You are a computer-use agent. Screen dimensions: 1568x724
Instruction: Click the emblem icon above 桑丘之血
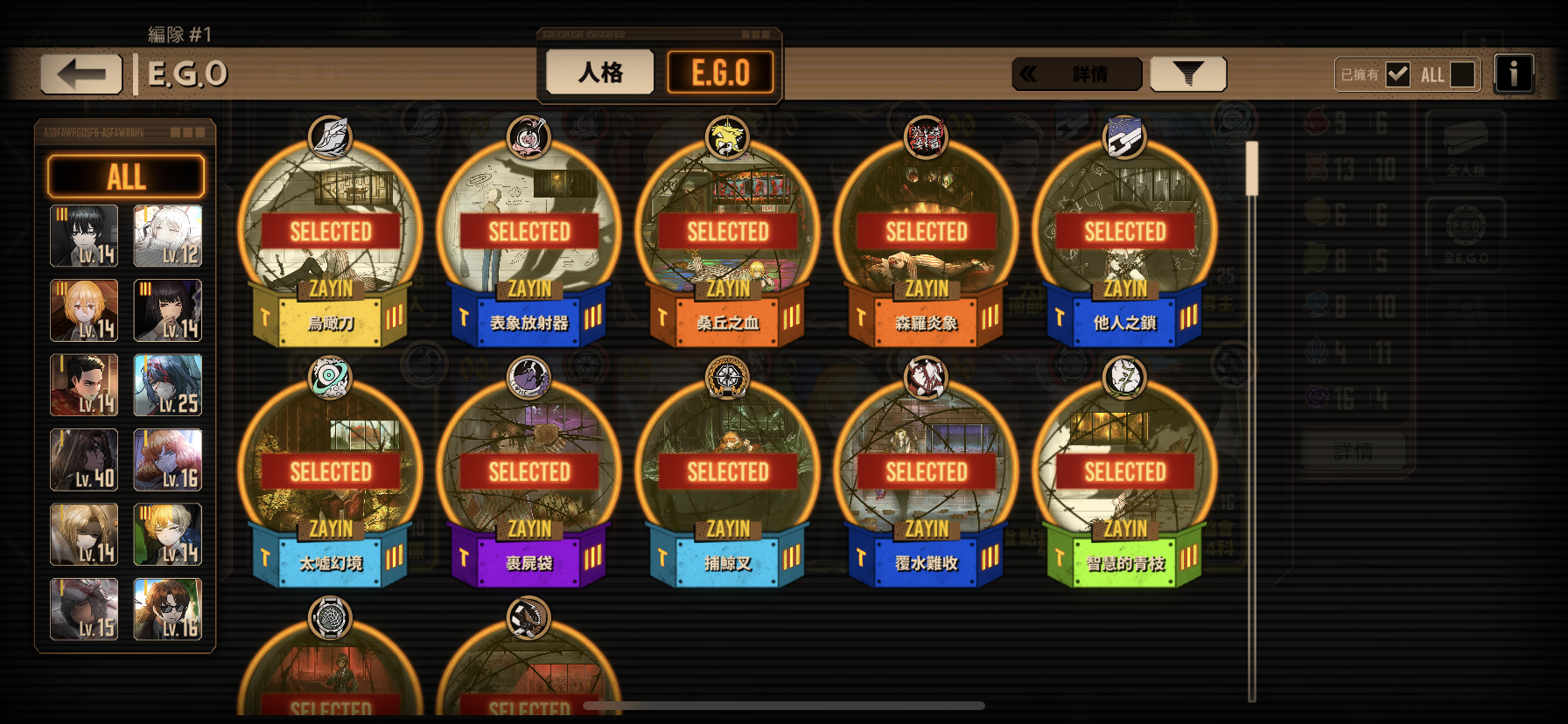click(726, 138)
